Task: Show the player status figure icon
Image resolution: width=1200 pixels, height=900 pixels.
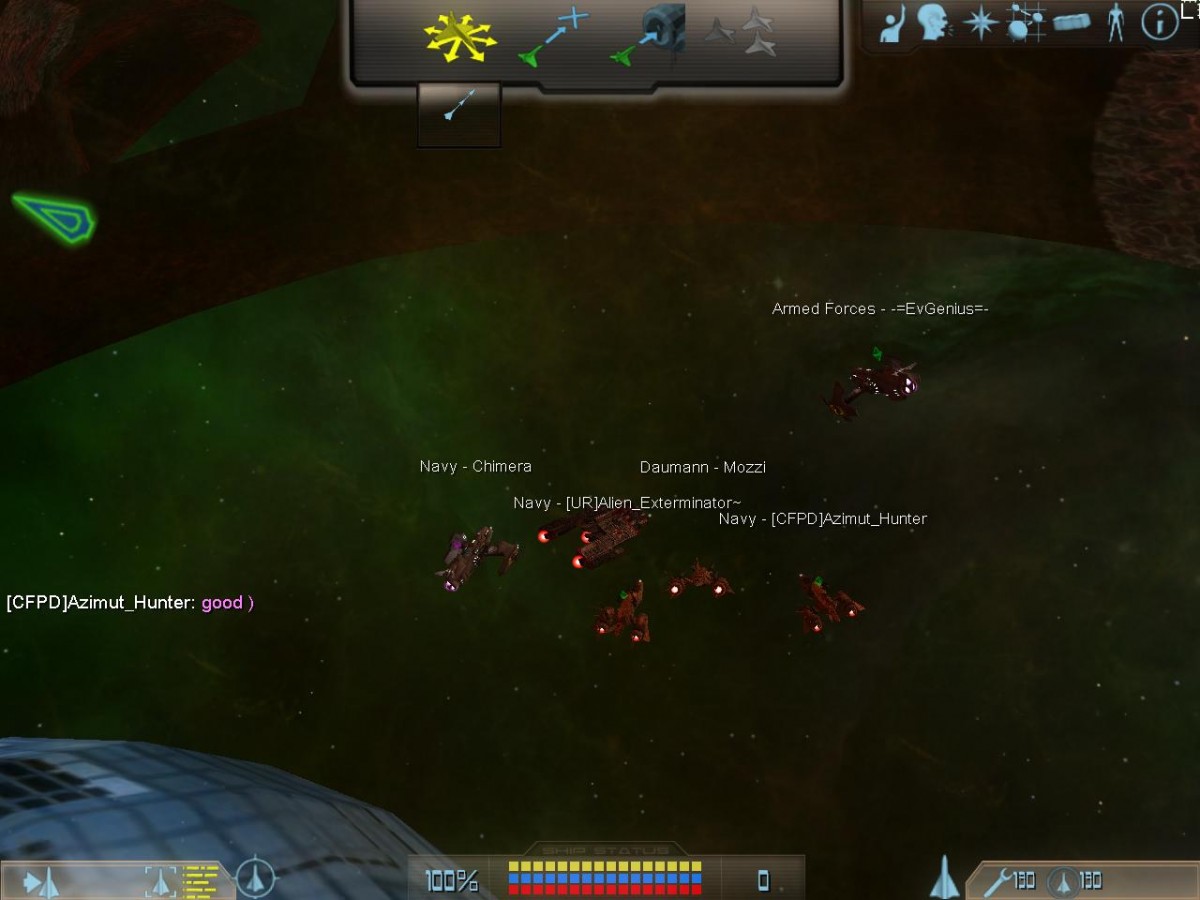Action: (1116, 23)
